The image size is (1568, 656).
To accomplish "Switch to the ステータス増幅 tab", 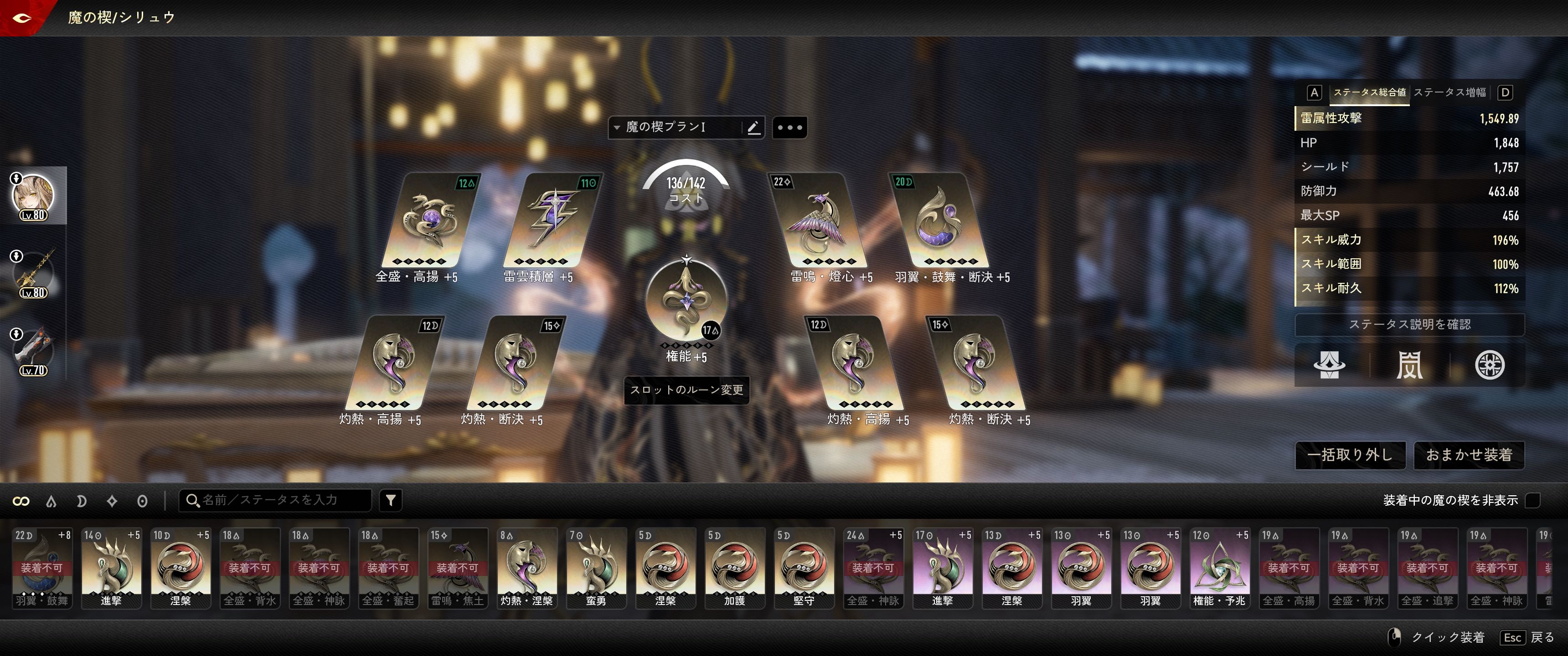I will click(1449, 92).
